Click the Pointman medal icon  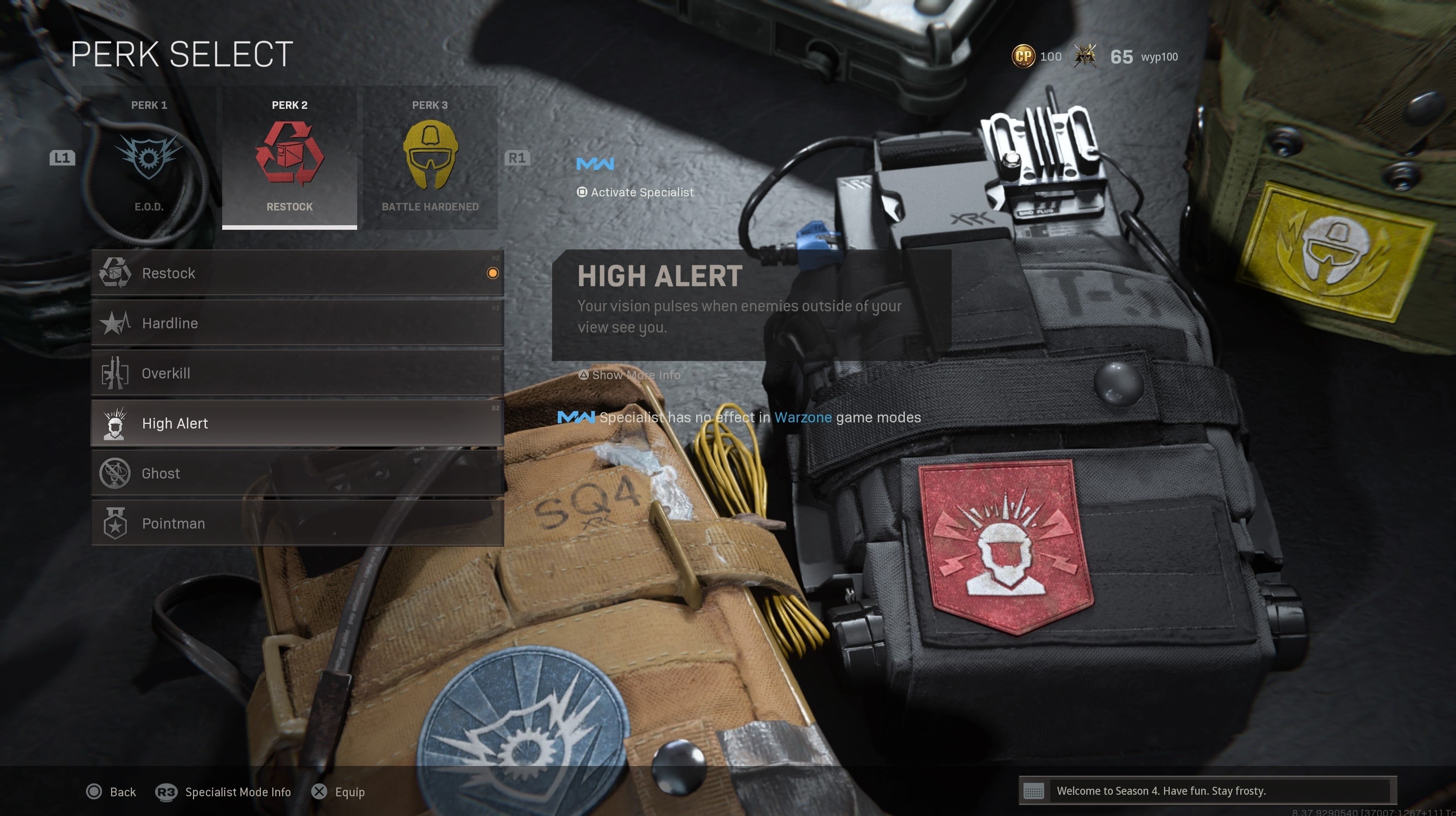(115, 523)
